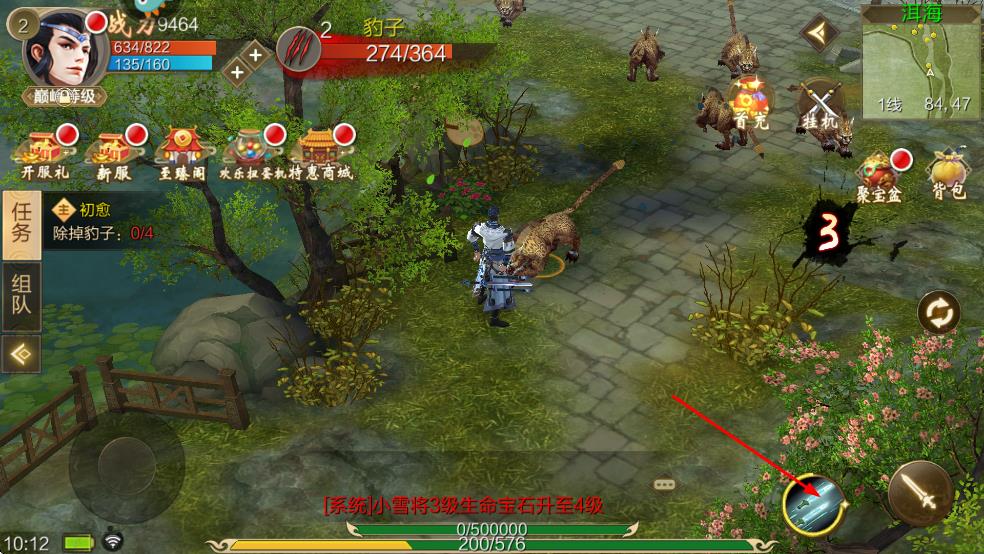Viewport: 984px width, 554px height.
Task: Use the basic sword attack button
Action: tap(920, 493)
